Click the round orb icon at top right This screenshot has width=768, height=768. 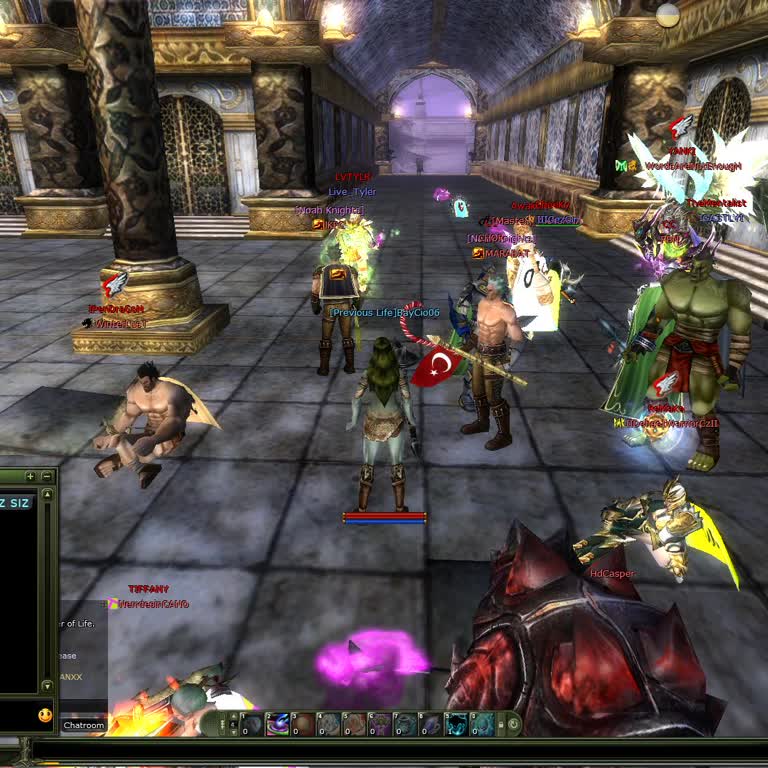(668, 15)
